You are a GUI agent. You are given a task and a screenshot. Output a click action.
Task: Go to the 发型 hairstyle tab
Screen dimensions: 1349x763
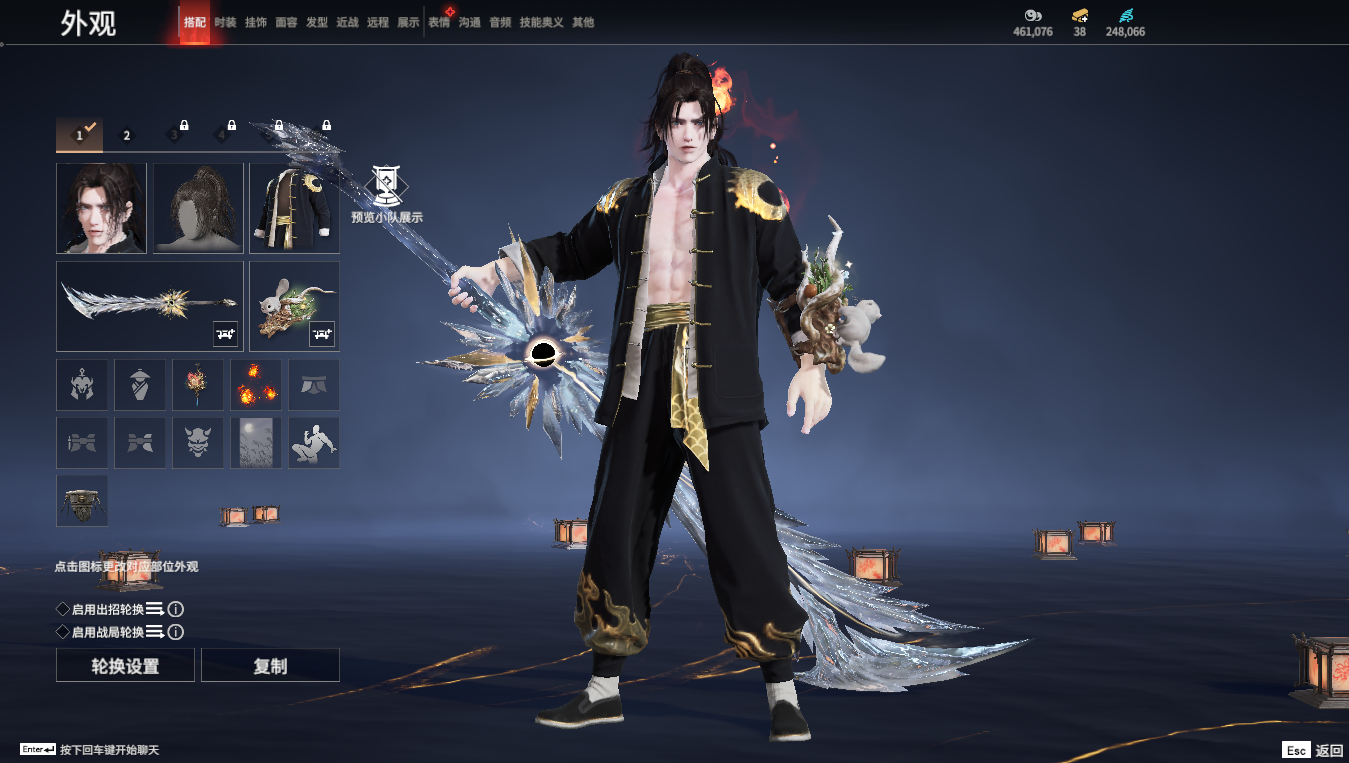[317, 22]
